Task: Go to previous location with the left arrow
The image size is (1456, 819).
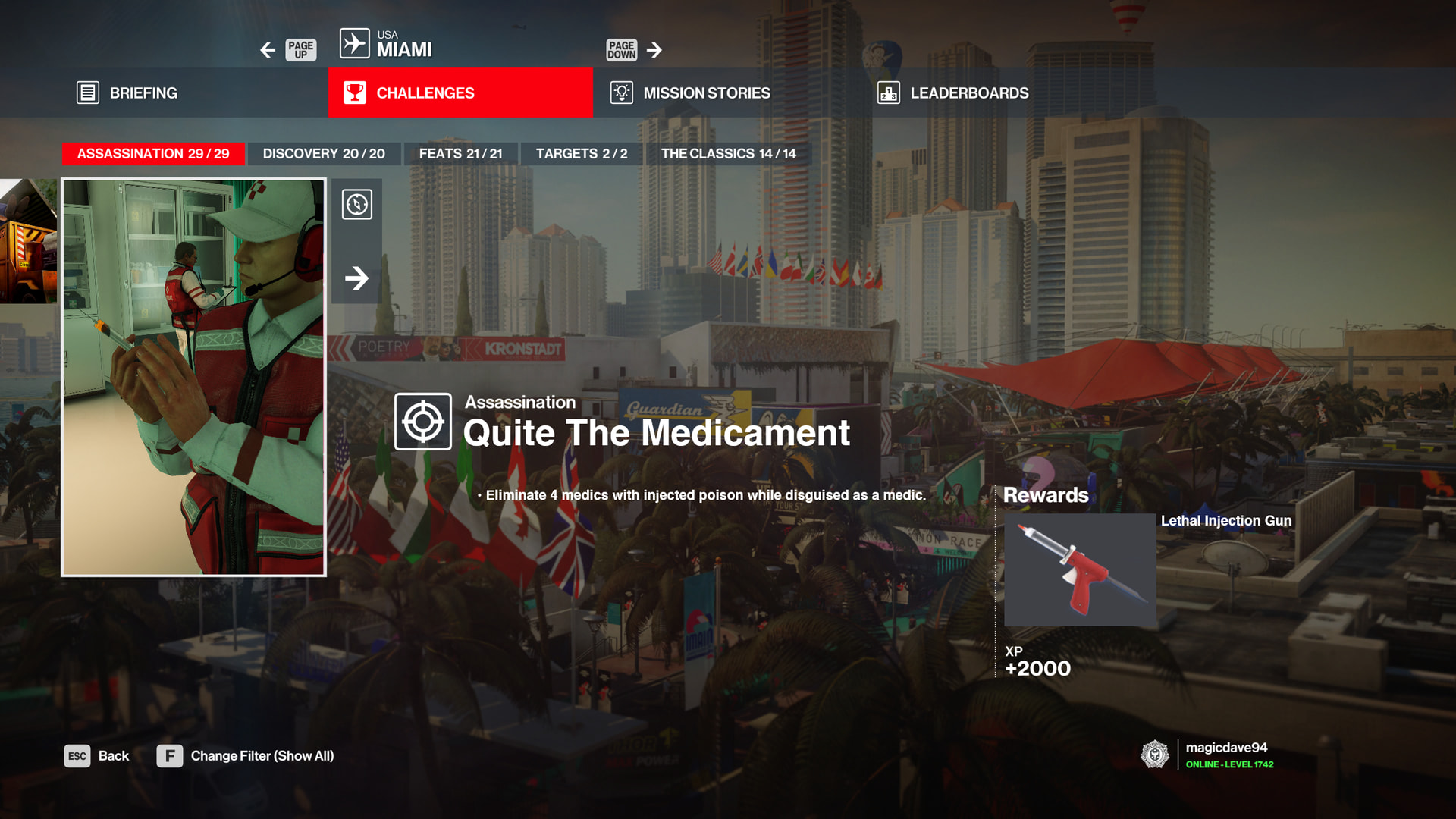Action: pyautogui.click(x=268, y=50)
